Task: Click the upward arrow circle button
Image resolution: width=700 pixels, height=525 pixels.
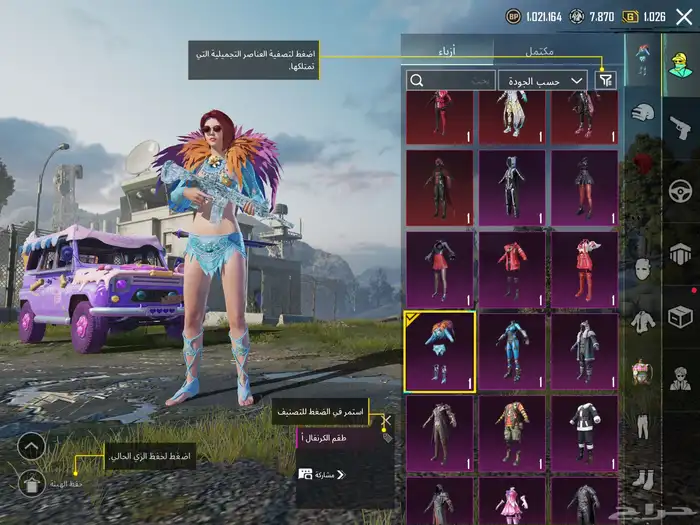Action: [31, 446]
